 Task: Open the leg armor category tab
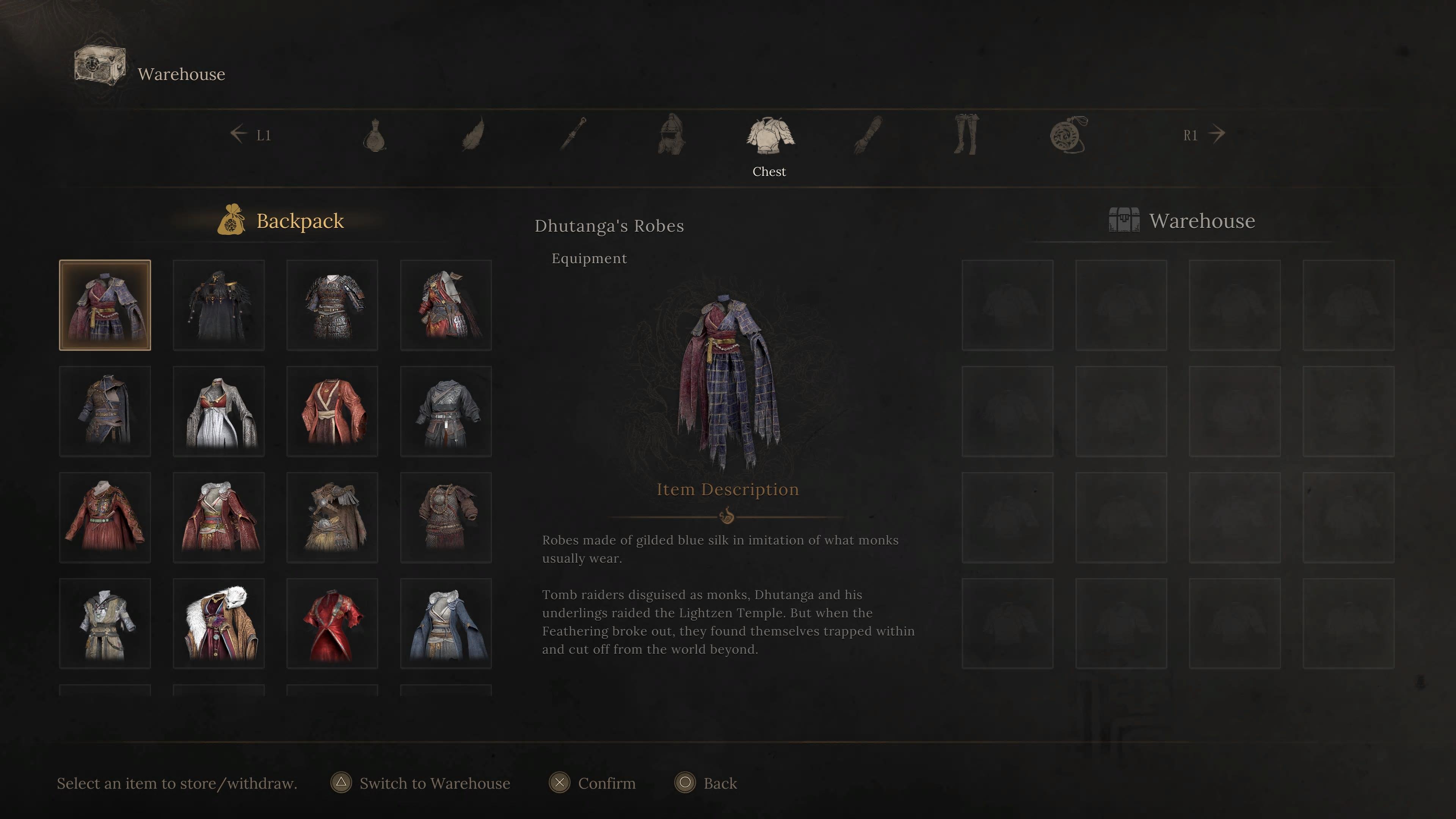966,135
